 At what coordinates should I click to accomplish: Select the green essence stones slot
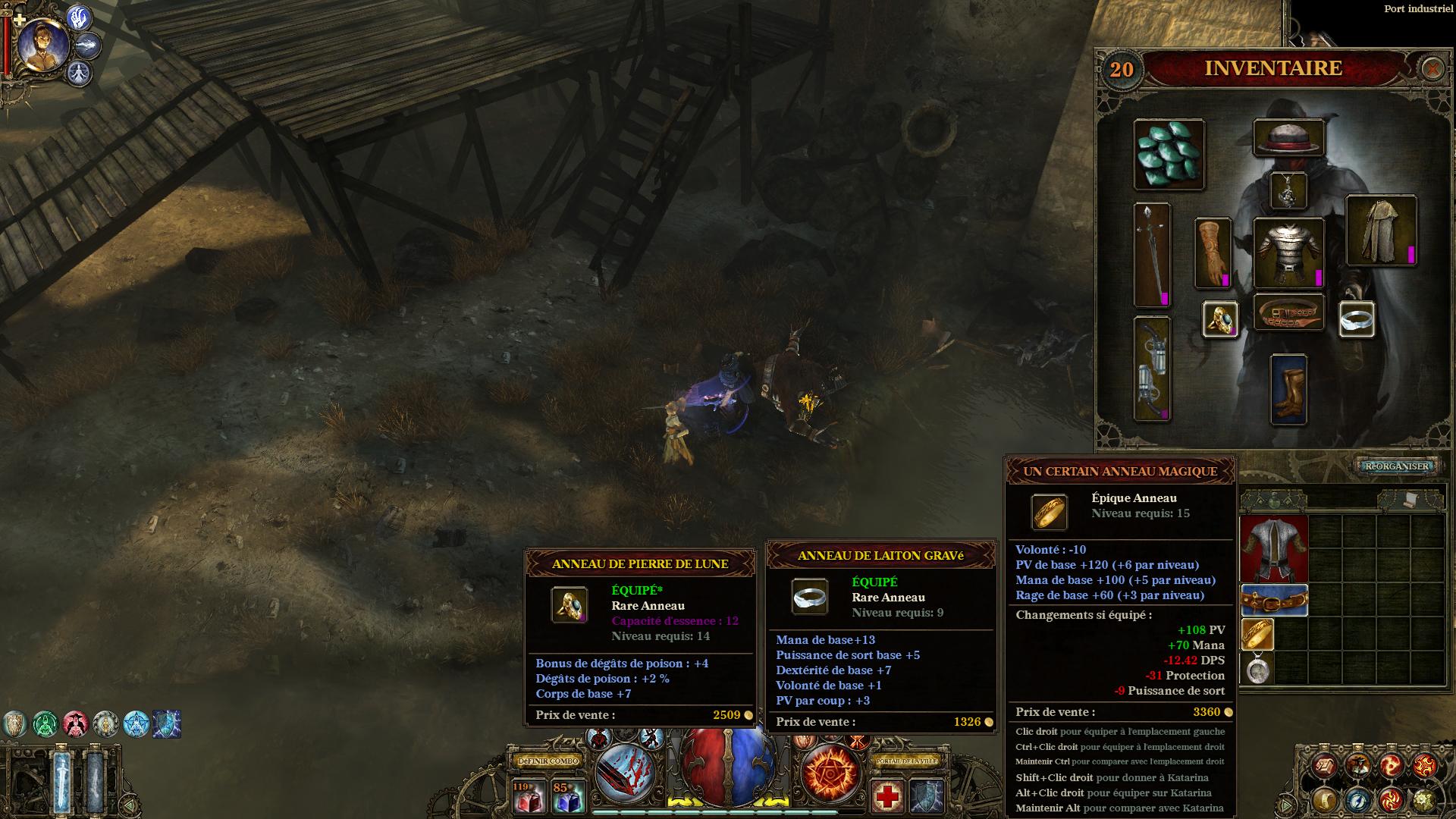[1169, 154]
